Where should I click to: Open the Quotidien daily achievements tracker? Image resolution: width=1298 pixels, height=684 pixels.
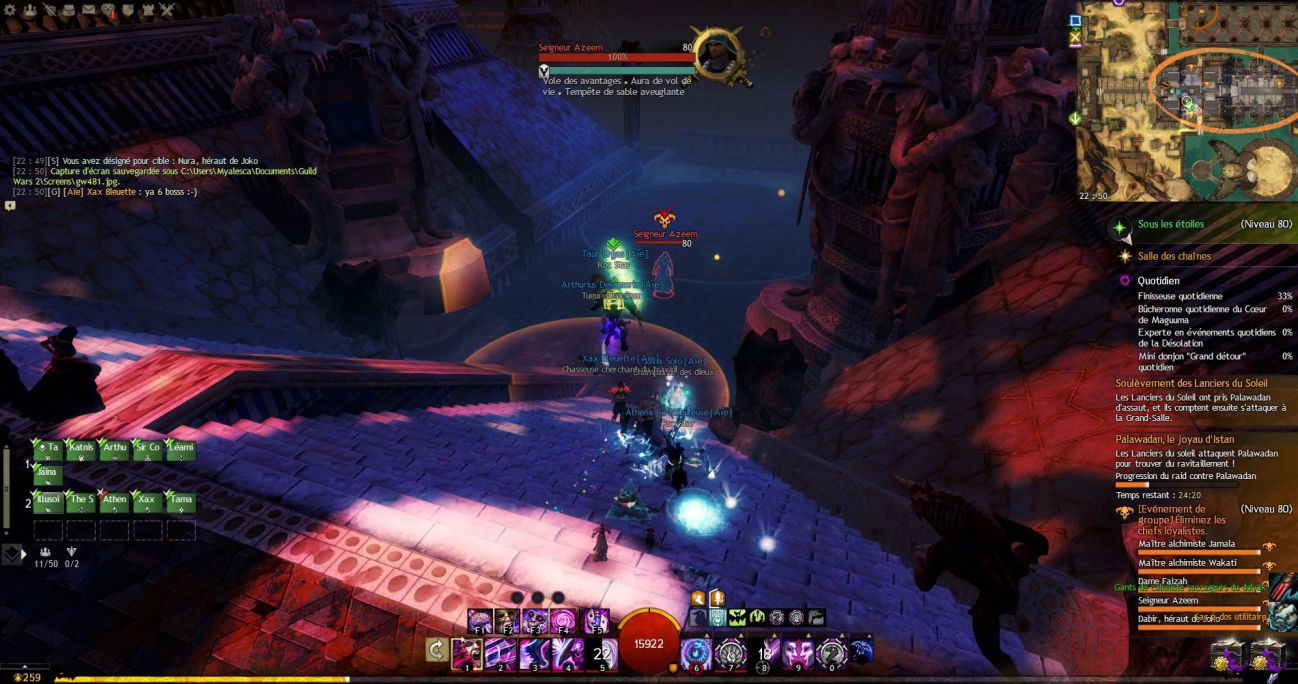point(1158,281)
